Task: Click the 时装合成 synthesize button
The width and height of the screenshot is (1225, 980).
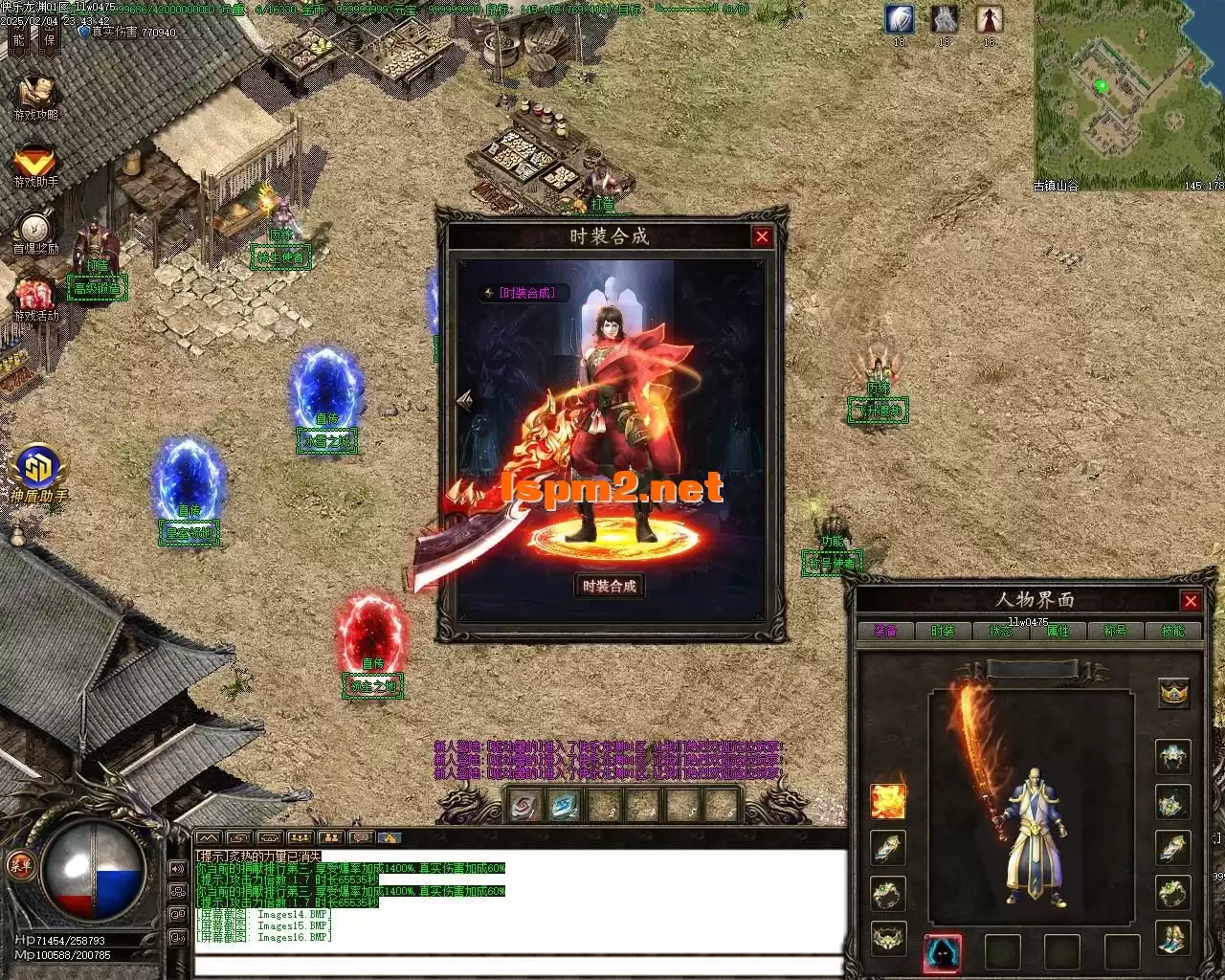Action: pyautogui.click(x=609, y=586)
